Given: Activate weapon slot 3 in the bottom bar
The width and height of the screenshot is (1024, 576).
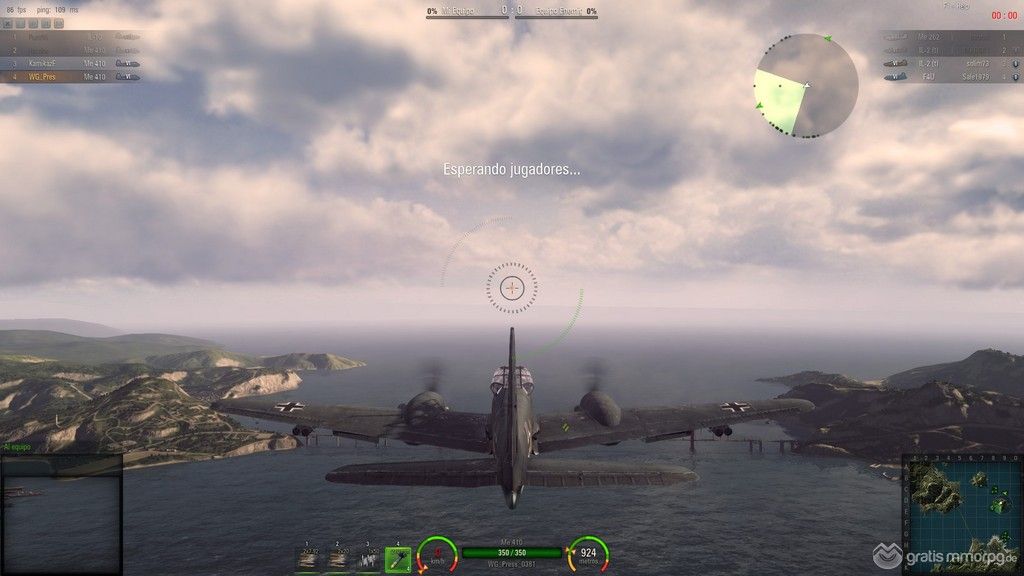Looking at the screenshot, I should click(367, 559).
